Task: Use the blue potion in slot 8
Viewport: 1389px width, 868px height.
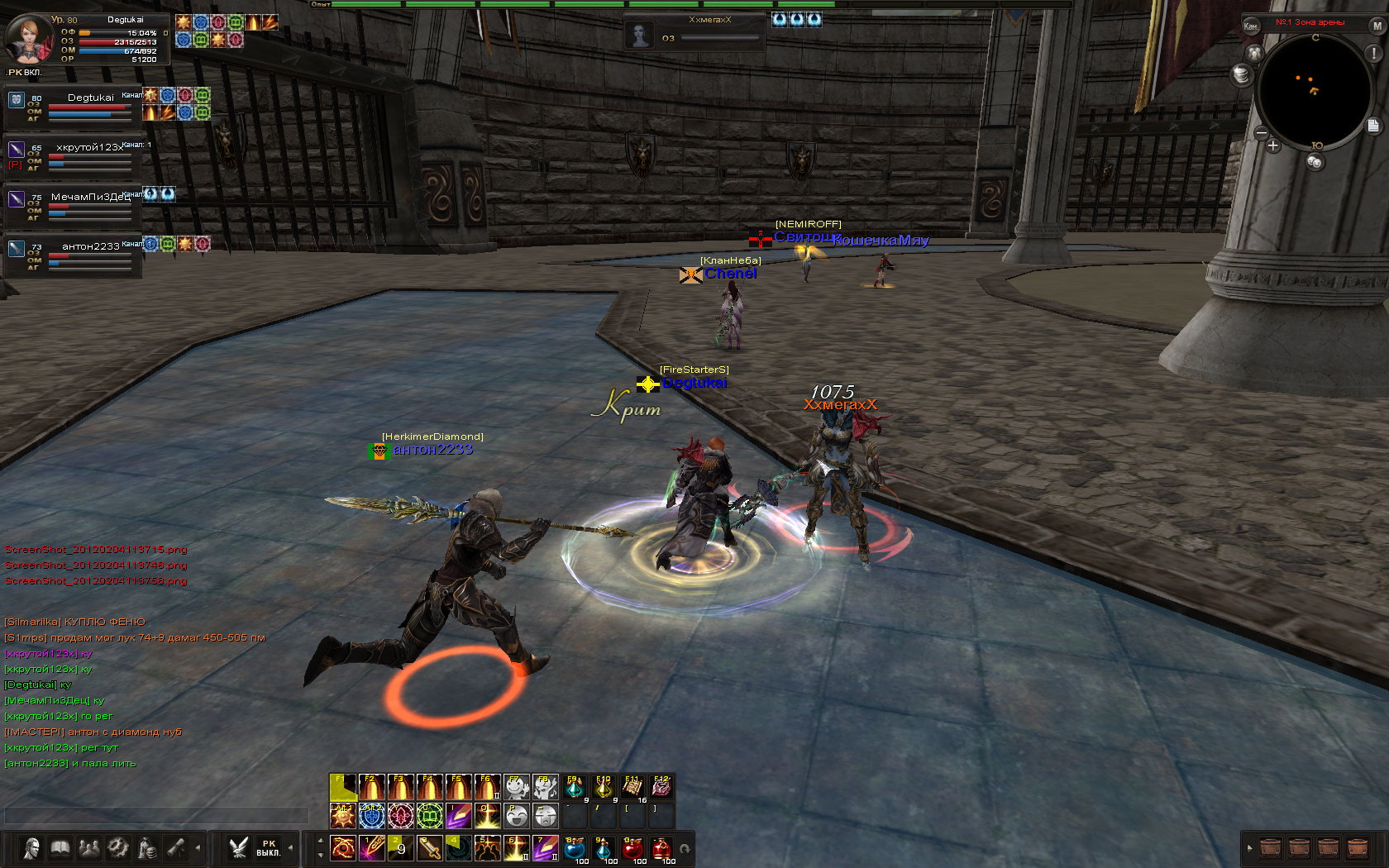Action: click(x=575, y=848)
